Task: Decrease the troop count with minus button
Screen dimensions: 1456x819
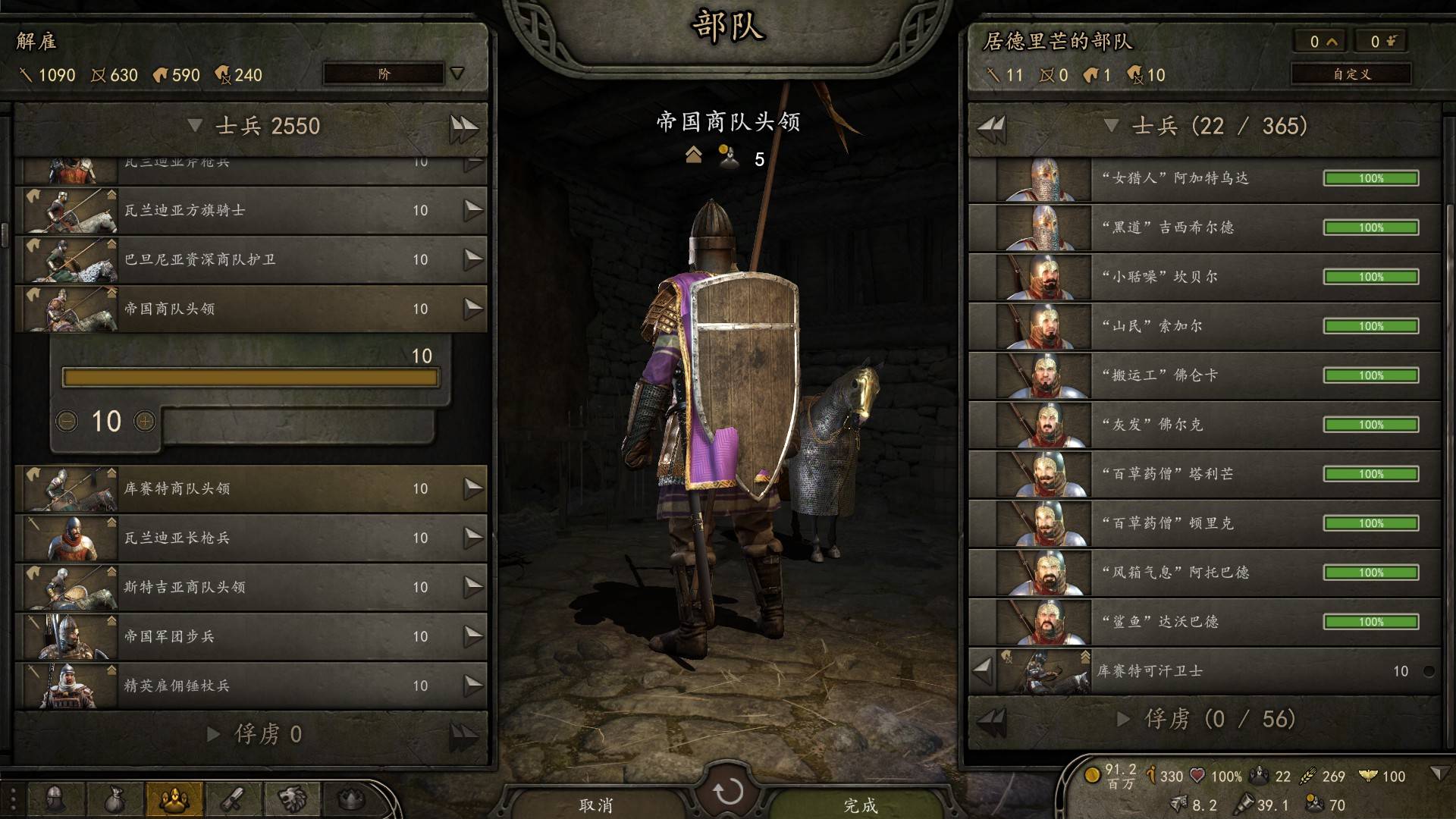Action: [67, 421]
